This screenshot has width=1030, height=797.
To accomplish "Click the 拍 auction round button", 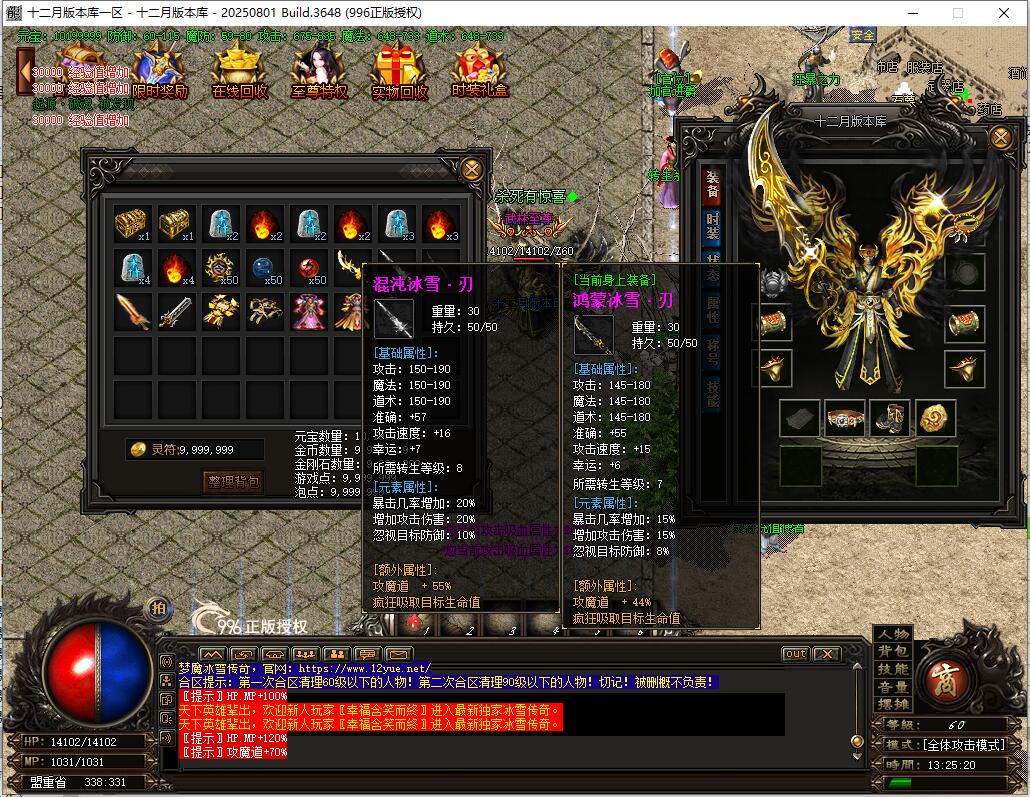I will pos(158,607).
